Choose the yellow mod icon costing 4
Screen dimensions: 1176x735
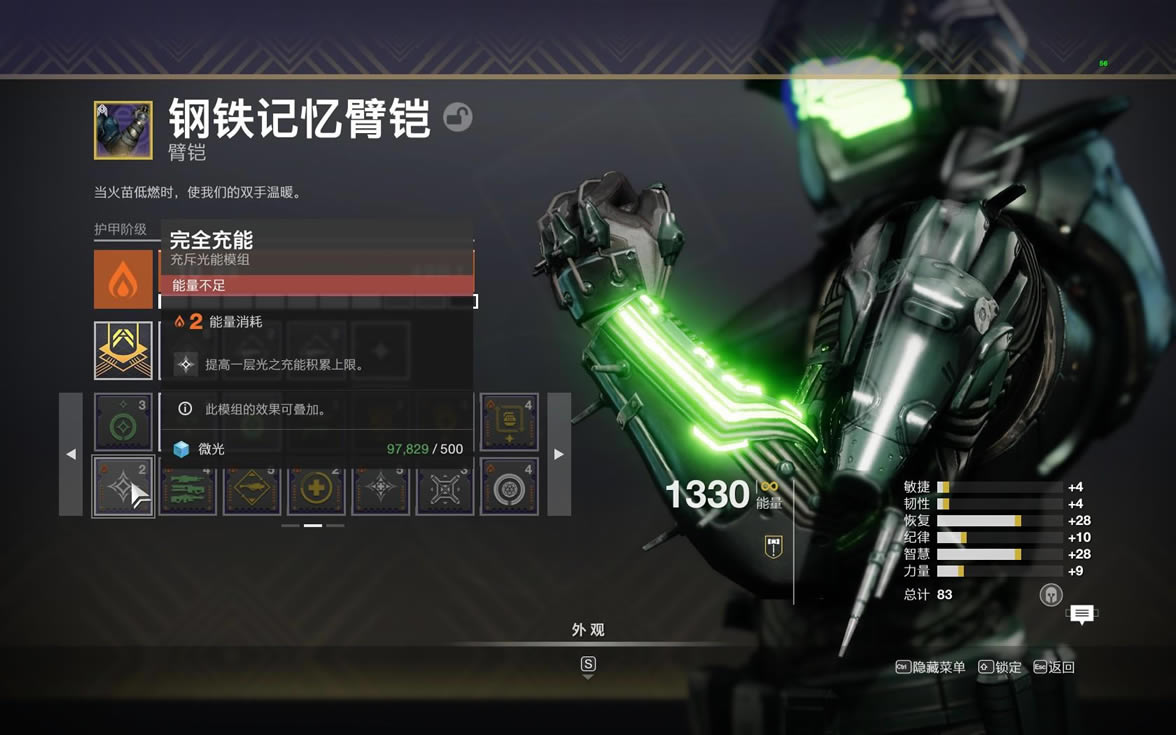pyautogui.click(x=509, y=423)
